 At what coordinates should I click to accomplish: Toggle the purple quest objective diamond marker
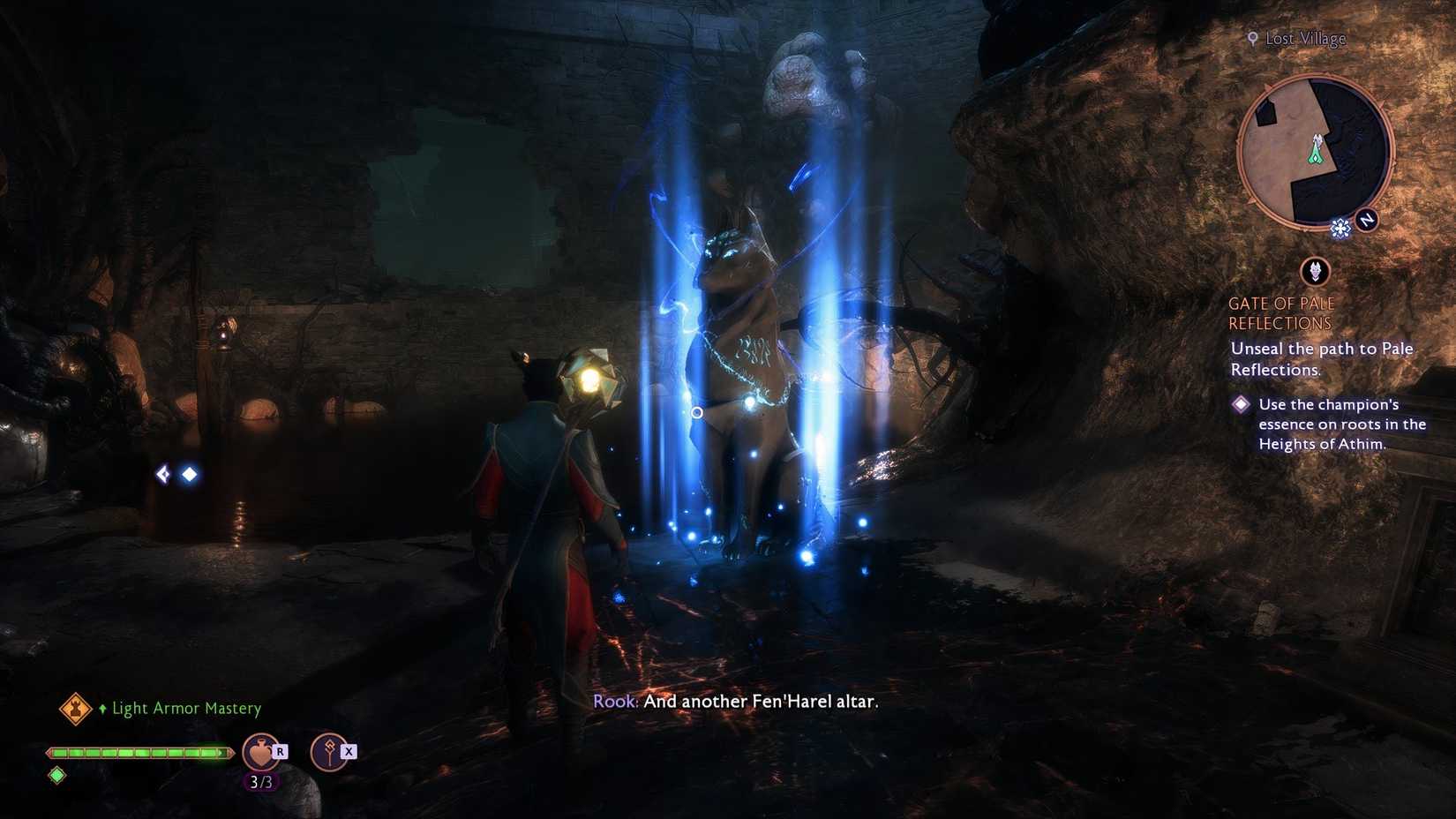tap(1242, 404)
